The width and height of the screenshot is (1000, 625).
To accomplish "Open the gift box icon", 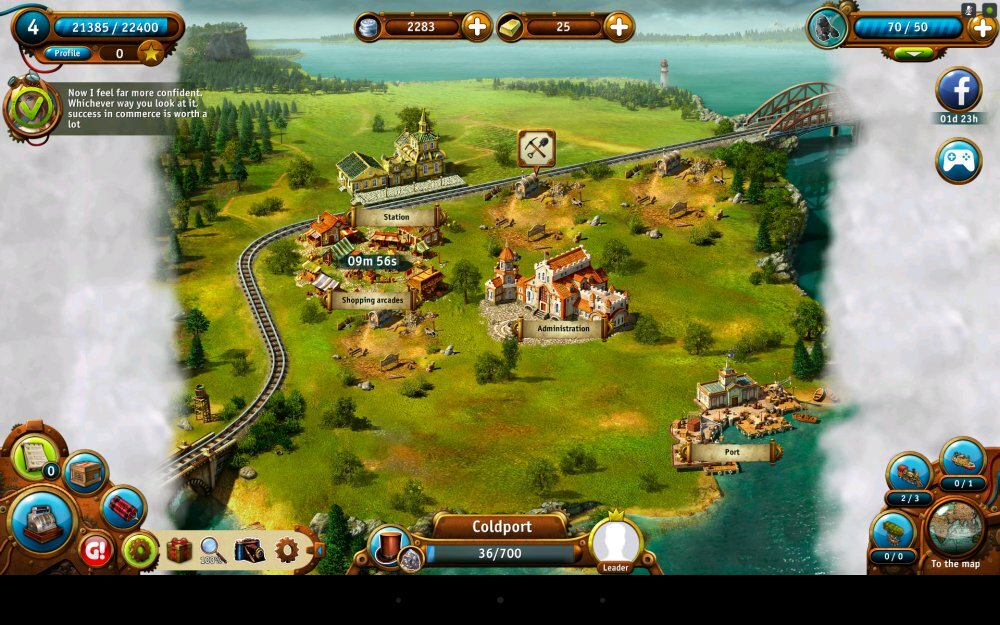I will 179,550.
